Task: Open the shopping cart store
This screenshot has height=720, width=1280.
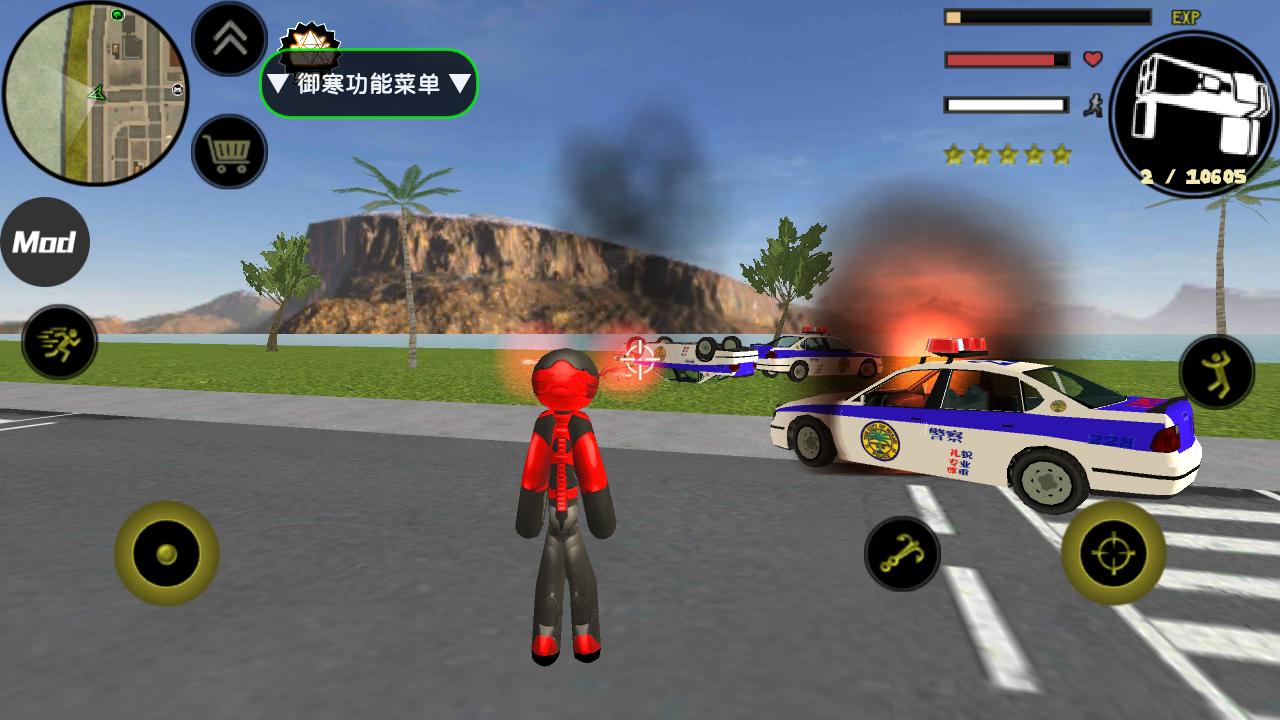Action: pos(229,152)
